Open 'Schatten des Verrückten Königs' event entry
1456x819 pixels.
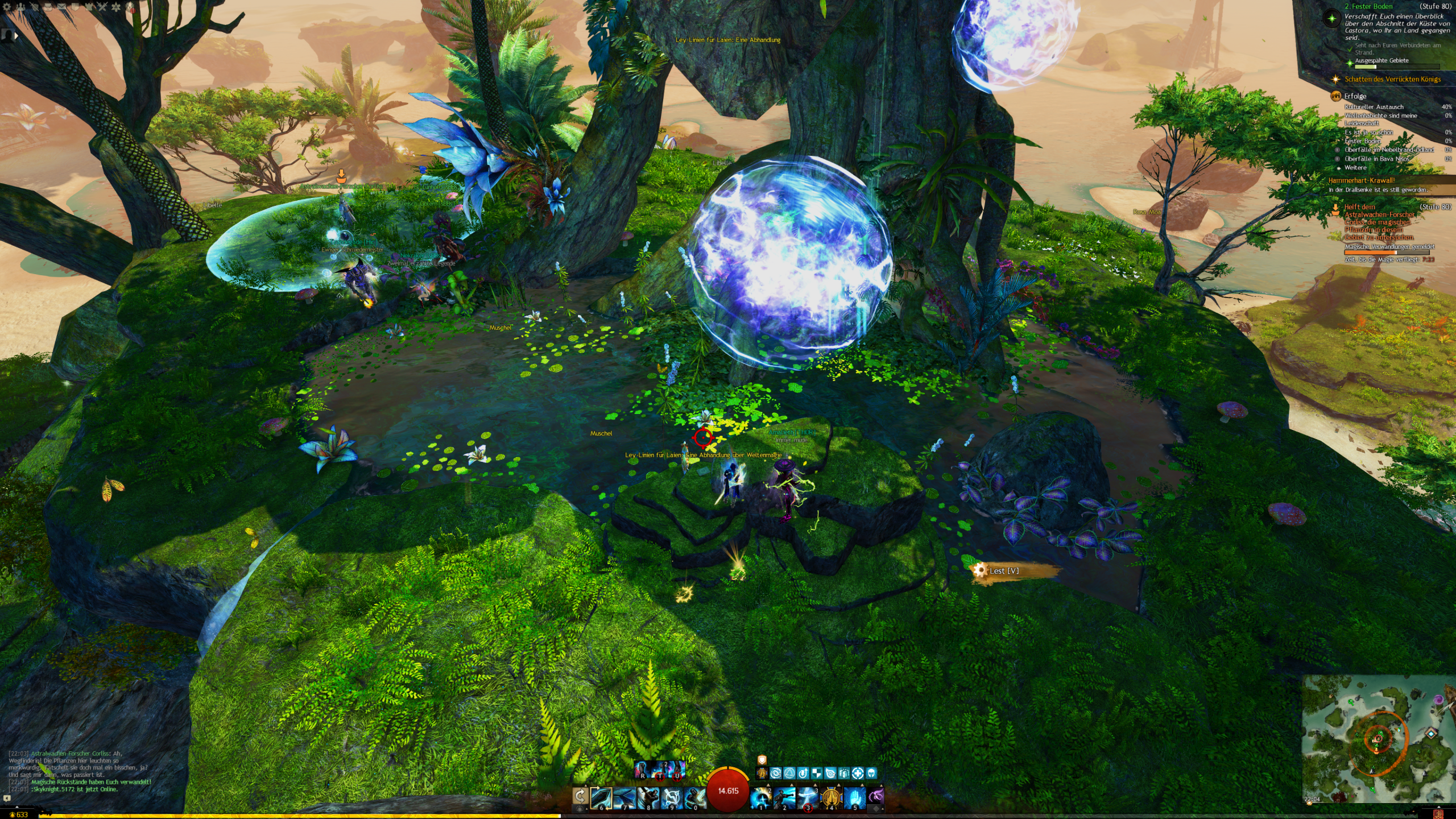pyautogui.click(x=1392, y=79)
